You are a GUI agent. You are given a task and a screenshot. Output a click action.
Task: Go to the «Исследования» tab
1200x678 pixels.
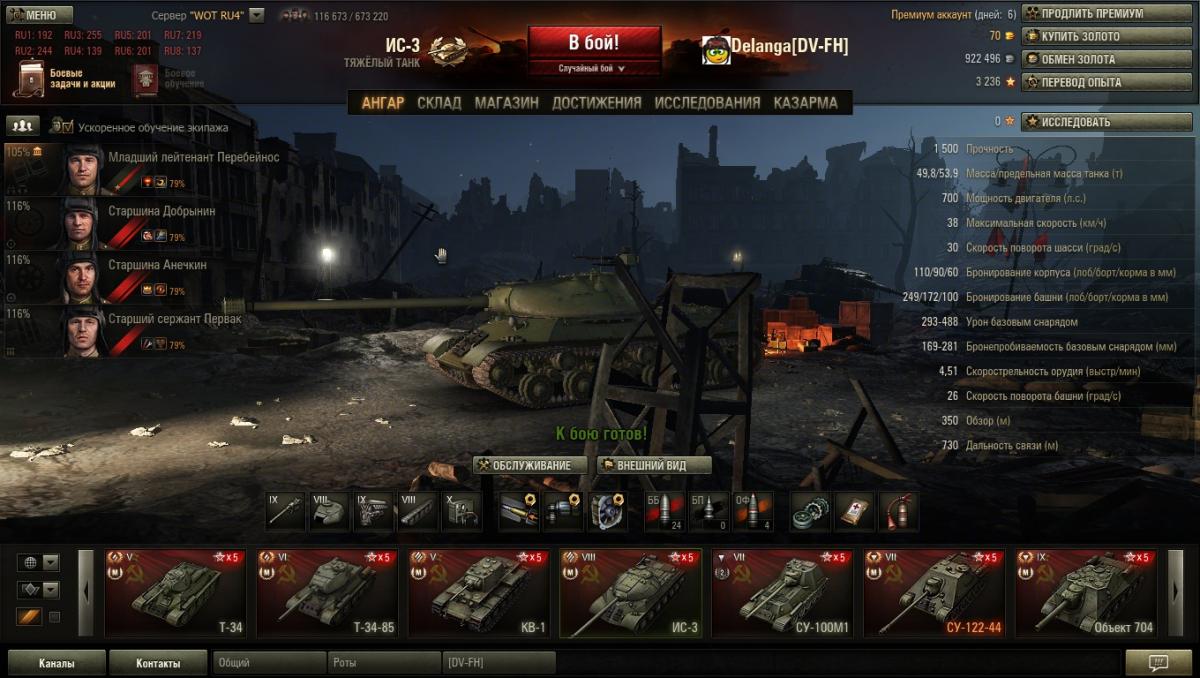click(x=707, y=102)
